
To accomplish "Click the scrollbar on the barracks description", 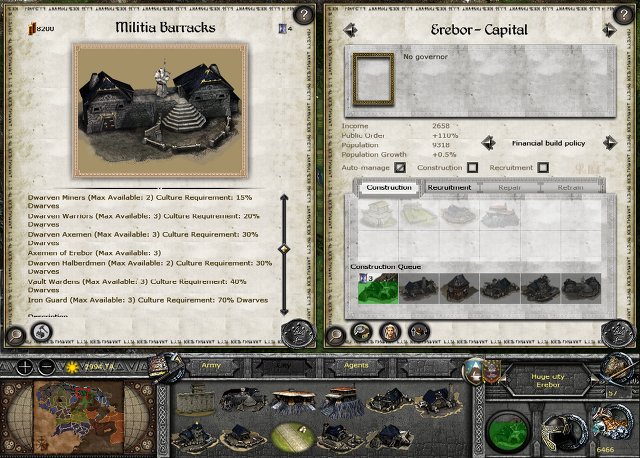I will coord(284,248).
